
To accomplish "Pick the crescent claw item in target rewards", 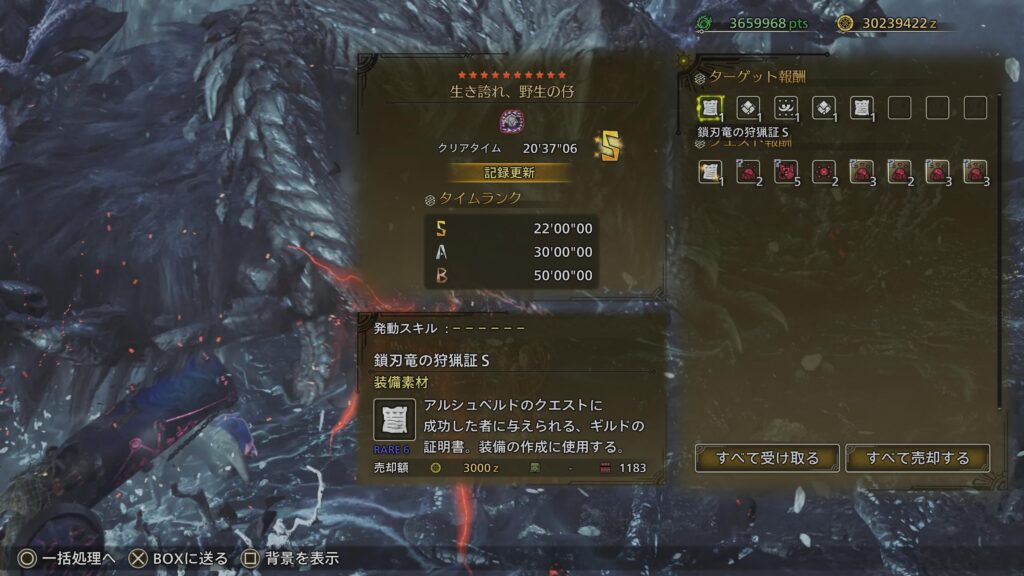I will (x=786, y=108).
